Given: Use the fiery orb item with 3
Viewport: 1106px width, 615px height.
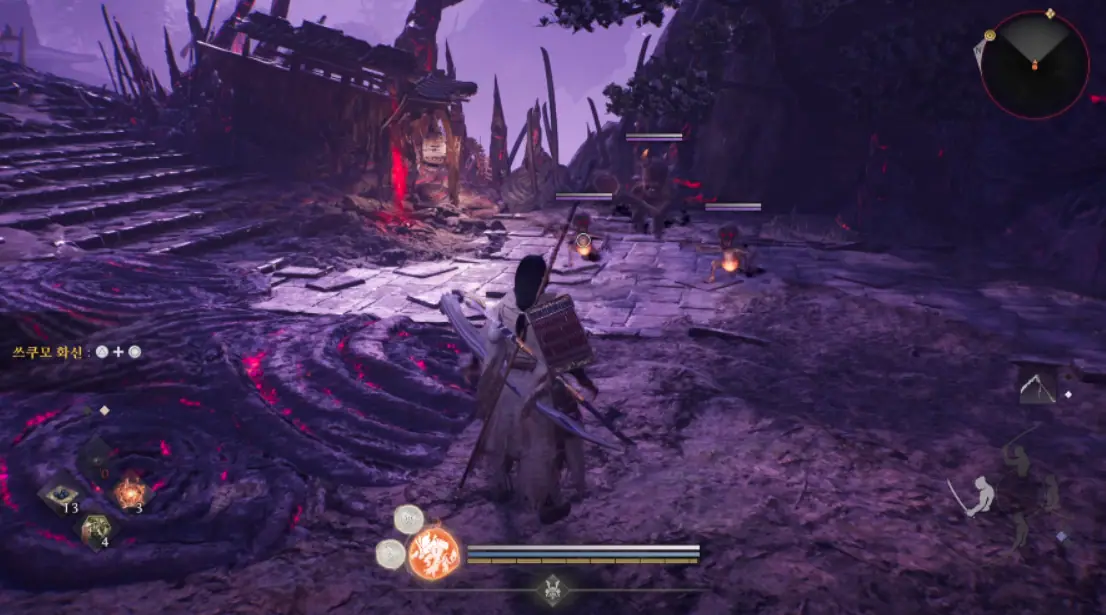Looking at the screenshot, I should pyautogui.click(x=129, y=492).
